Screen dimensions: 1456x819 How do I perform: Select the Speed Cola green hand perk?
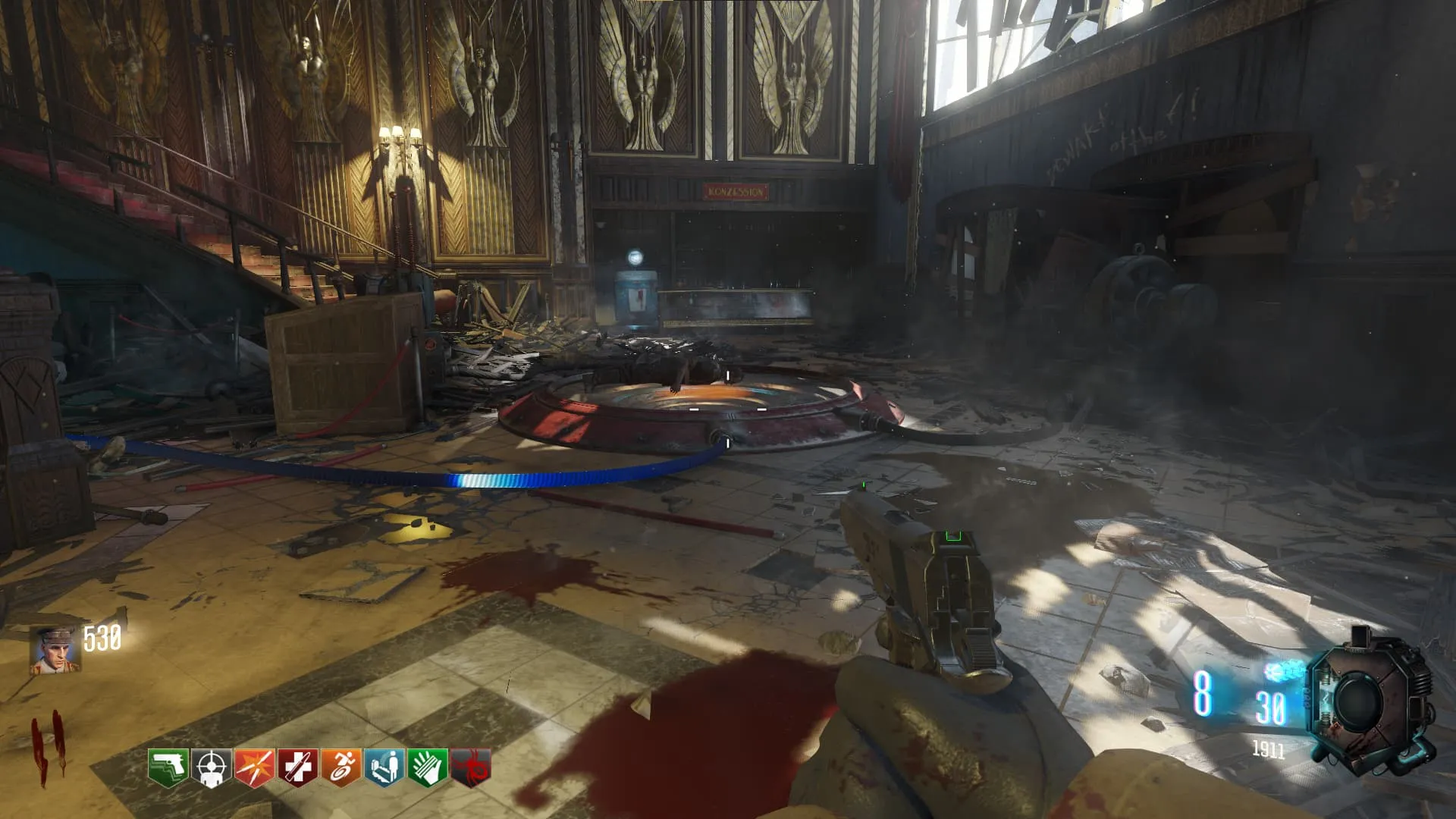[427, 767]
